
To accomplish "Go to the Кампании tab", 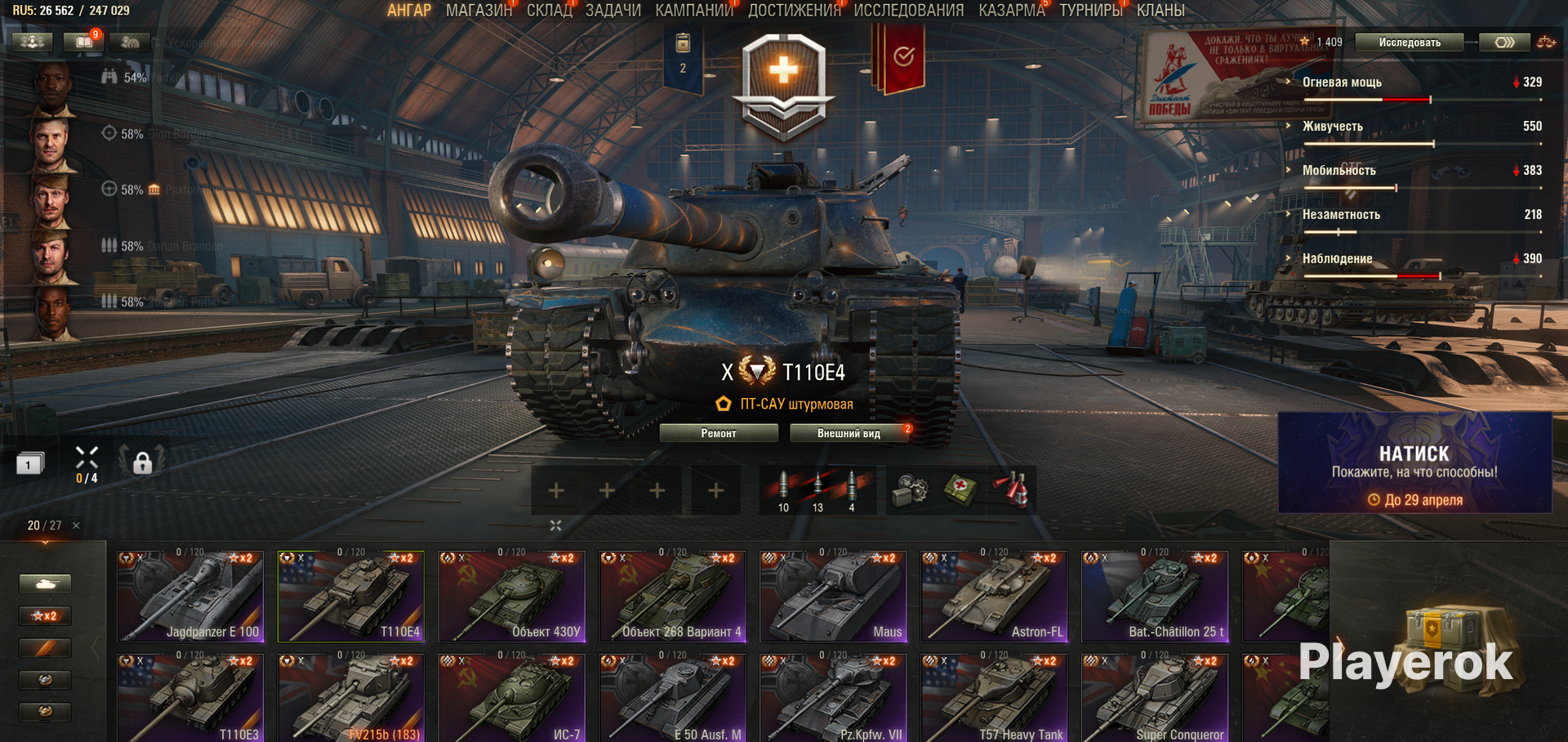I will tap(694, 11).
